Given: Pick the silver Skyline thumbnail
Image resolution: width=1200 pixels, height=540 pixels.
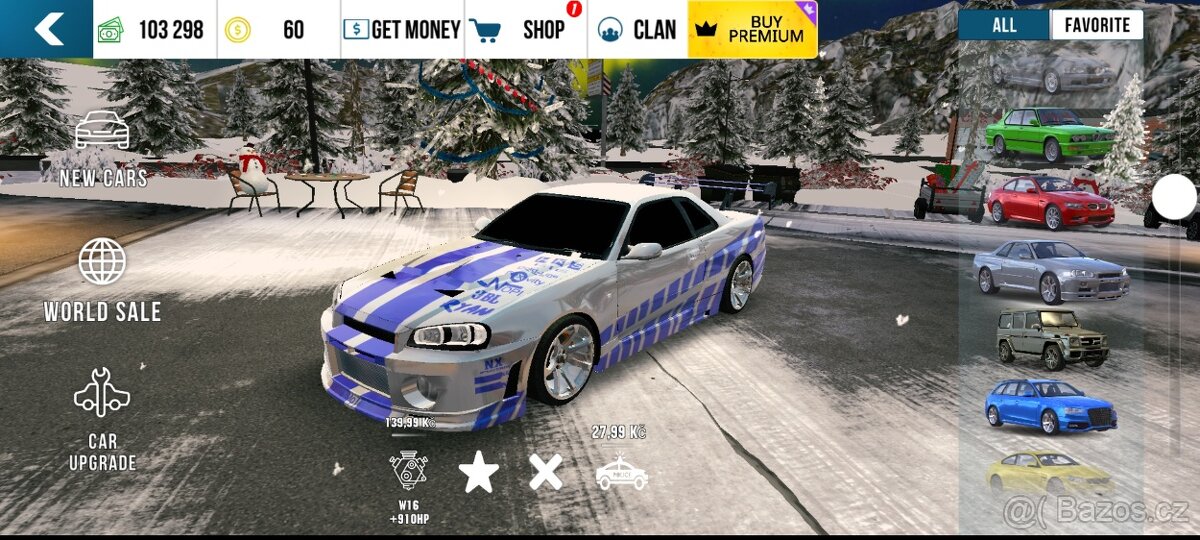Looking at the screenshot, I should tap(1050, 271).
